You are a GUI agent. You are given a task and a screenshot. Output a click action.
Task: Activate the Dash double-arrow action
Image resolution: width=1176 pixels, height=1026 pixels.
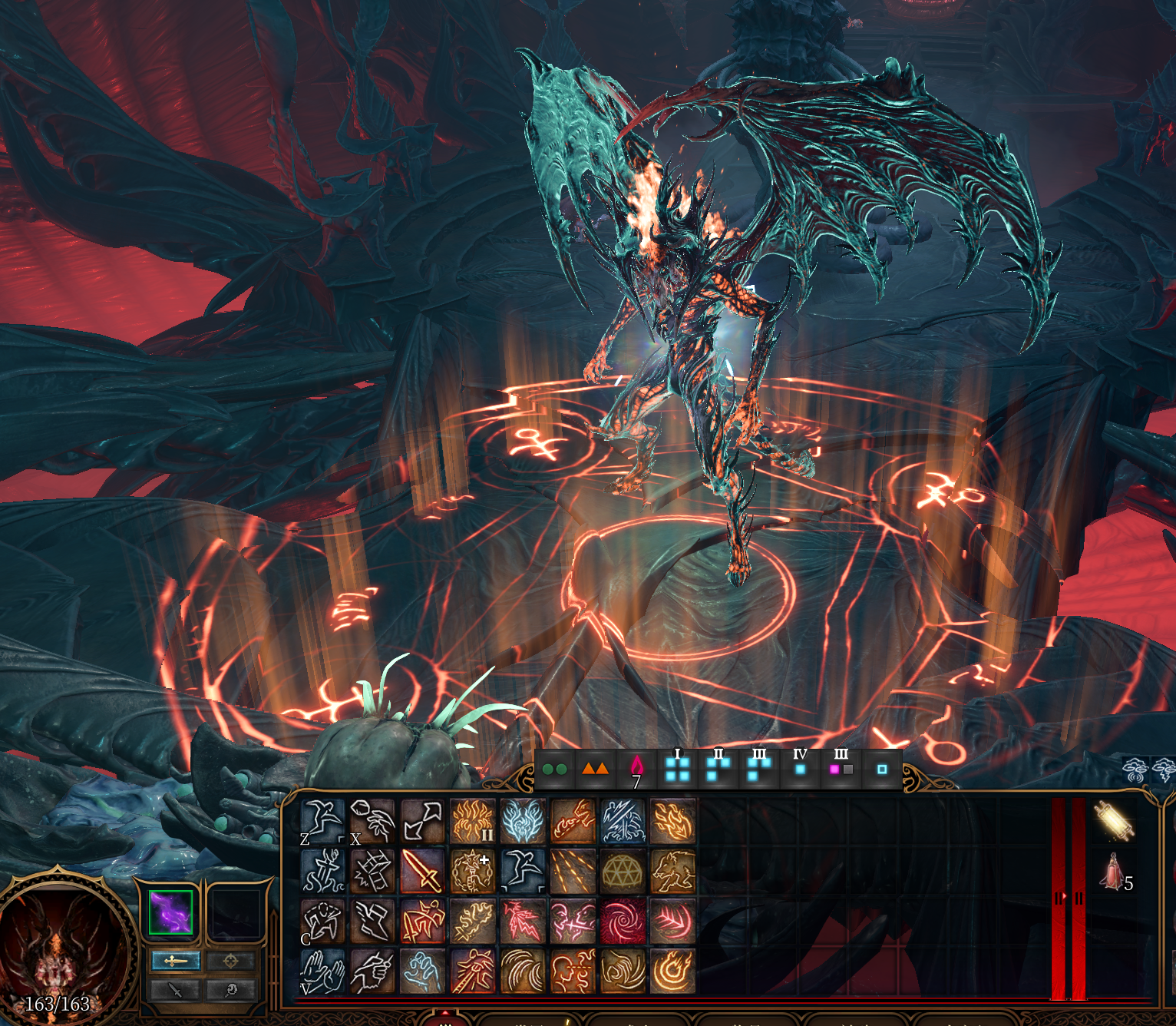(422, 821)
